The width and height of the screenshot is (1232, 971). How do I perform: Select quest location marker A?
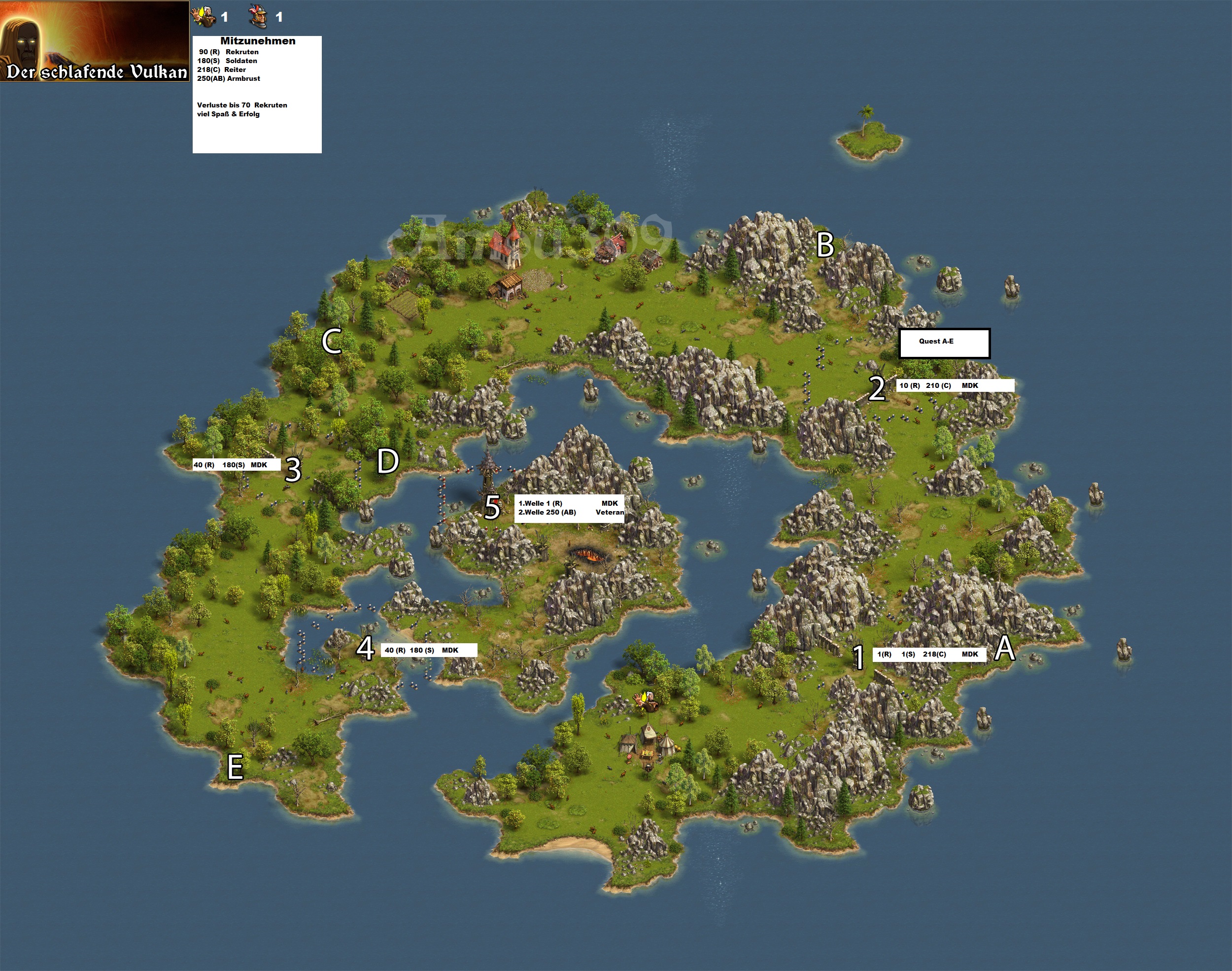click(x=1005, y=649)
